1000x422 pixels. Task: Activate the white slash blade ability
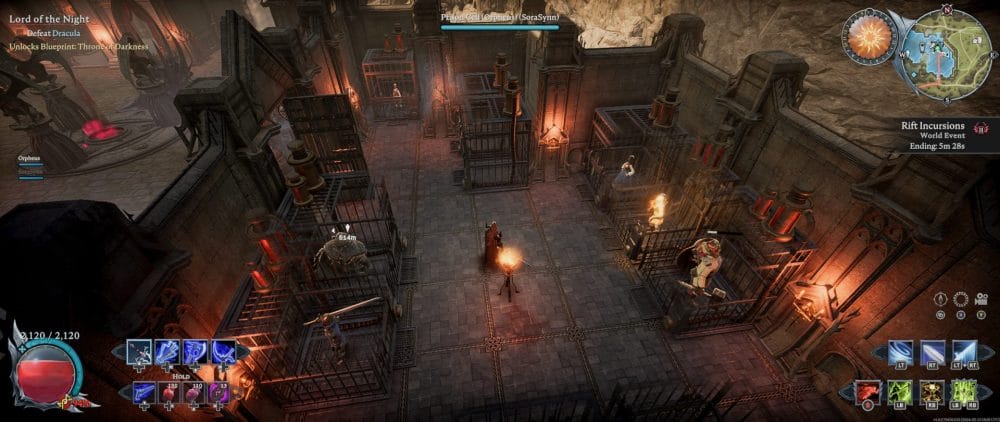coord(933,352)
